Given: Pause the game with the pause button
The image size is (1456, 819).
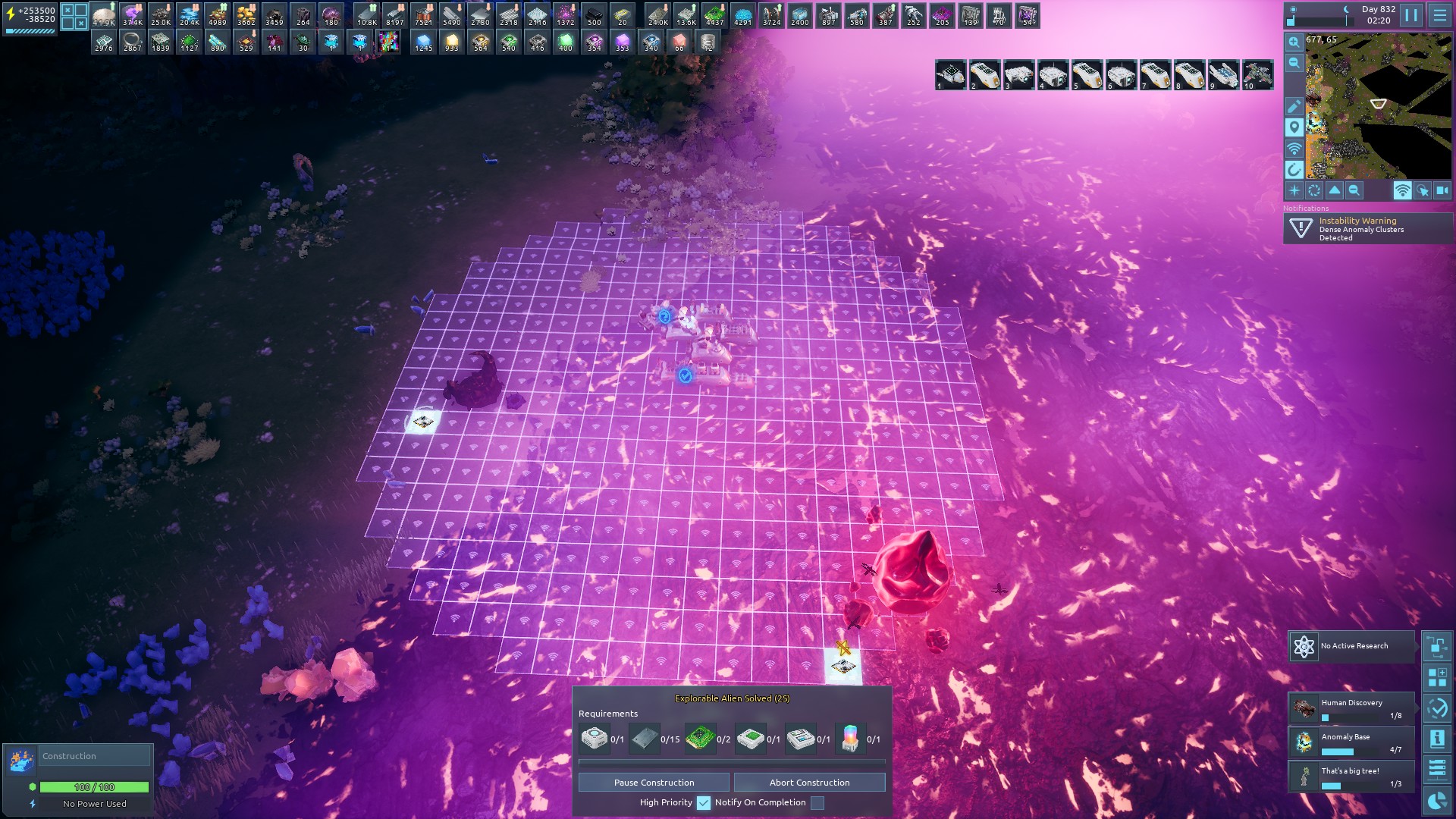Looking at the screenshot, I should (1410, 15).
